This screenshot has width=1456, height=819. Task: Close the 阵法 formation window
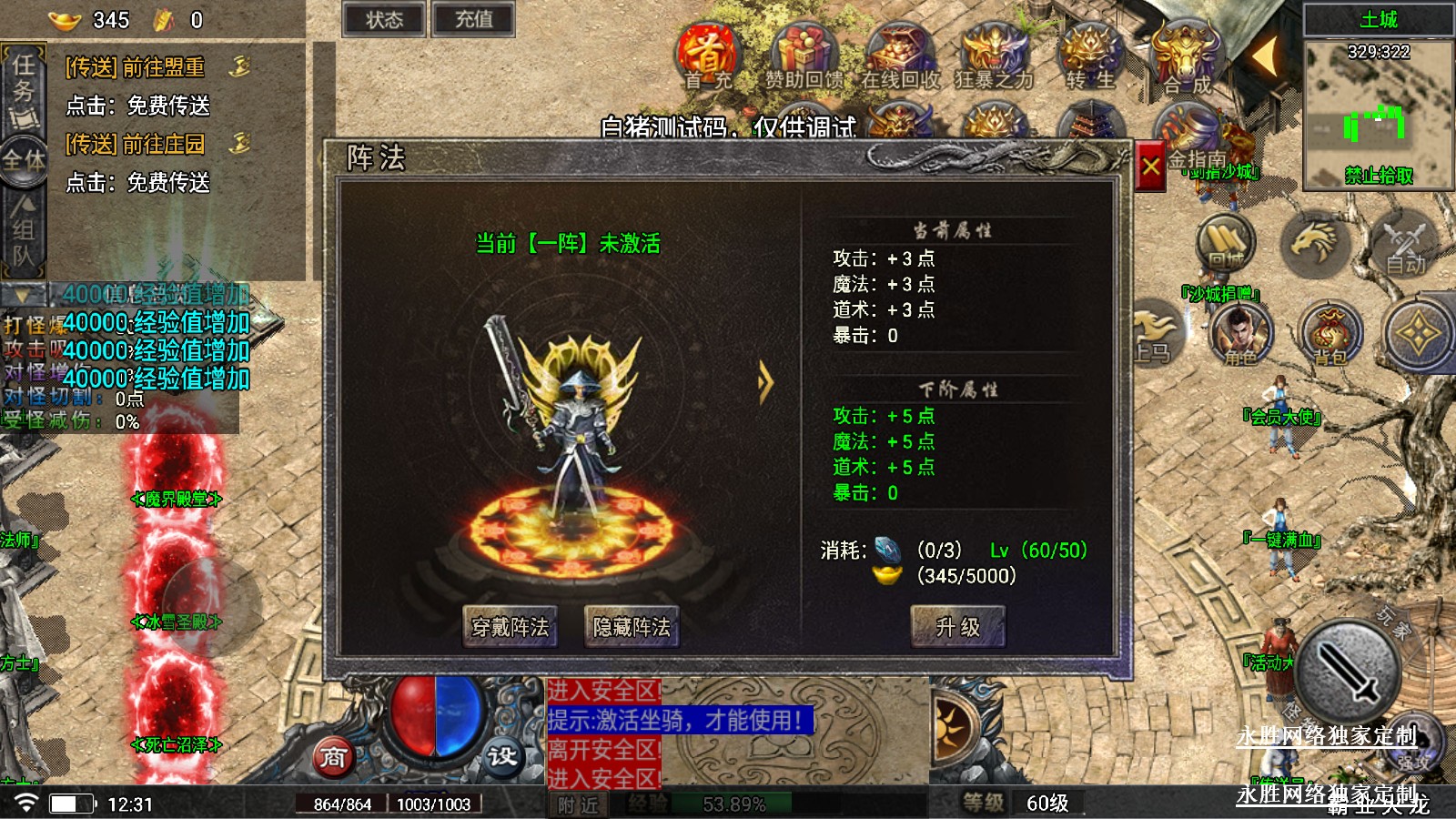pyautogui.click(x=1150, y=167)
